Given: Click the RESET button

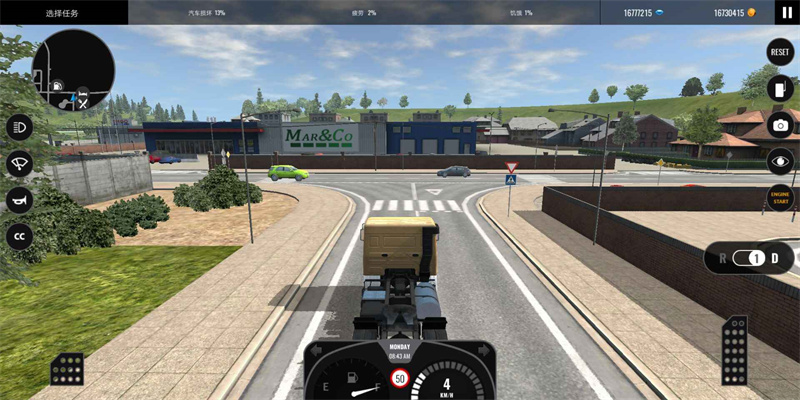Looking at the screenshot, I should point(779,52).
